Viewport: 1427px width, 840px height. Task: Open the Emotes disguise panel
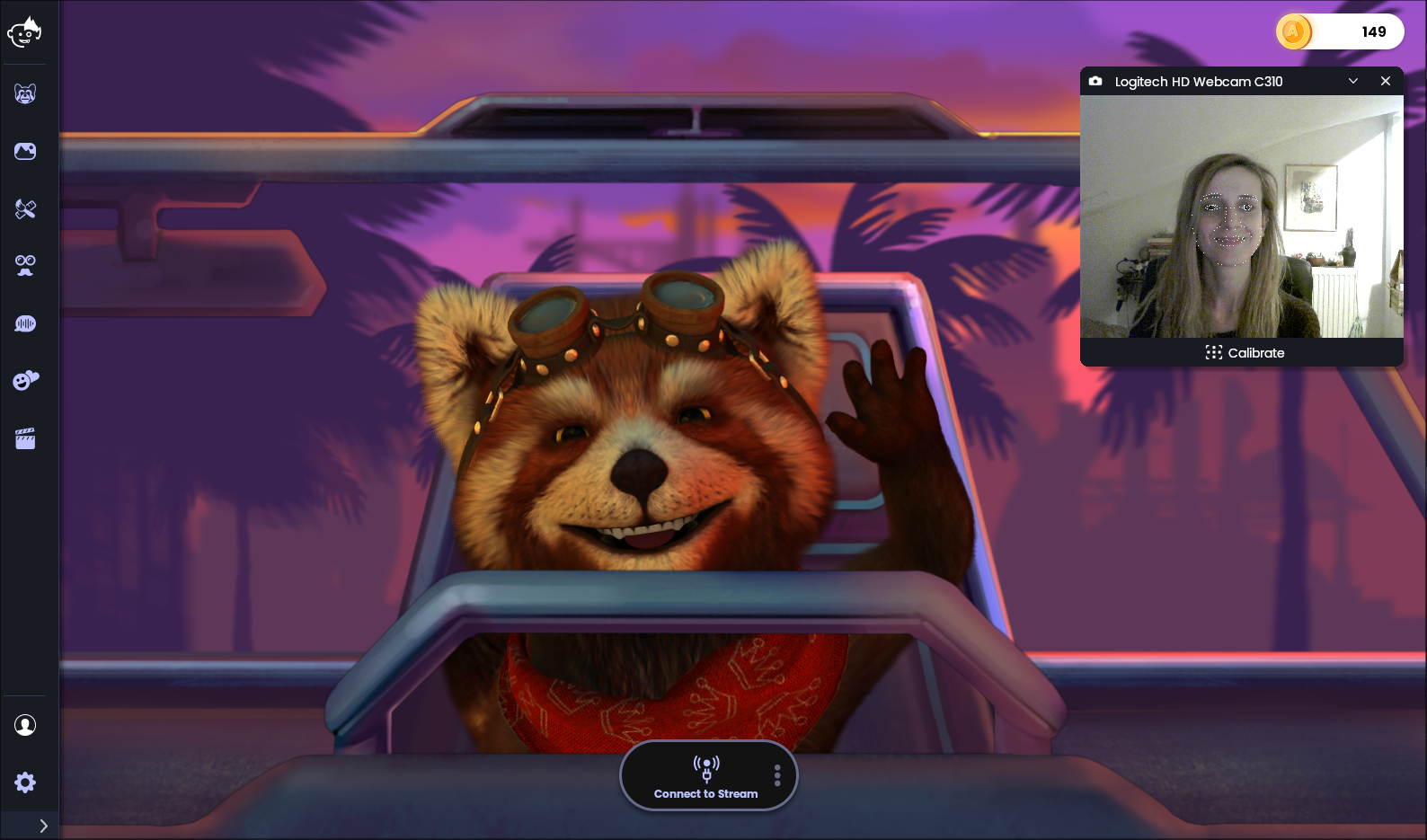[25, 265]
